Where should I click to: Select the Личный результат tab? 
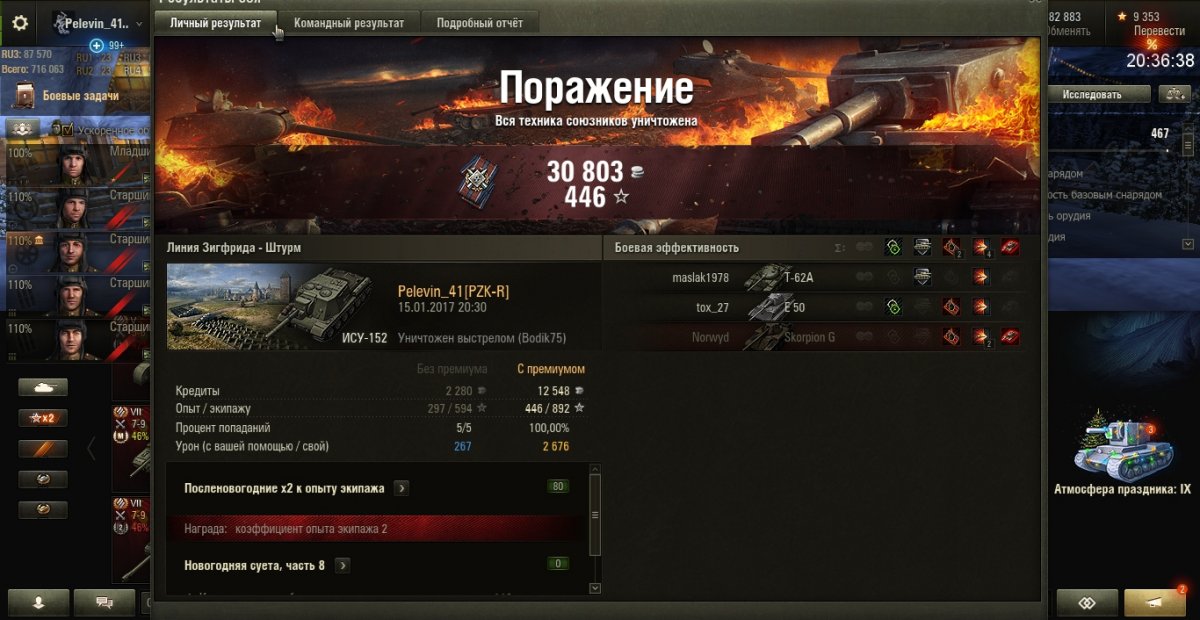click(x=215, y=23)
